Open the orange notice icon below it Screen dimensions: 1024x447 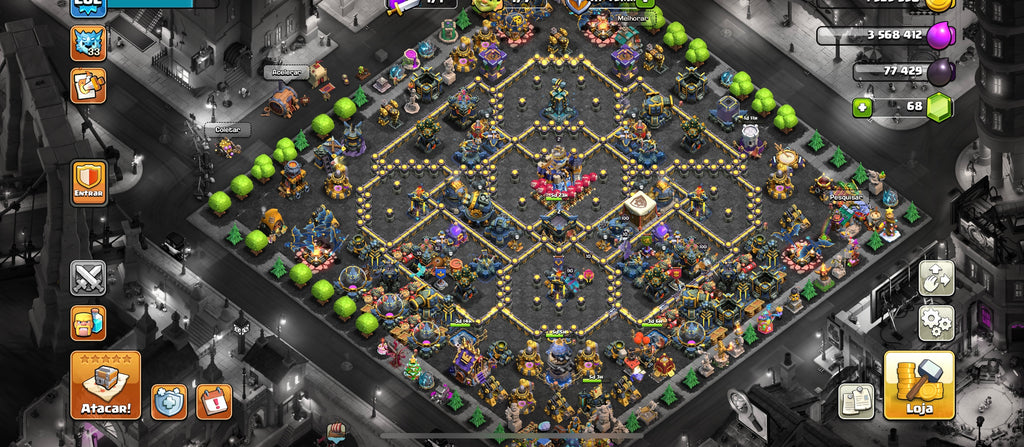point(88,86)
